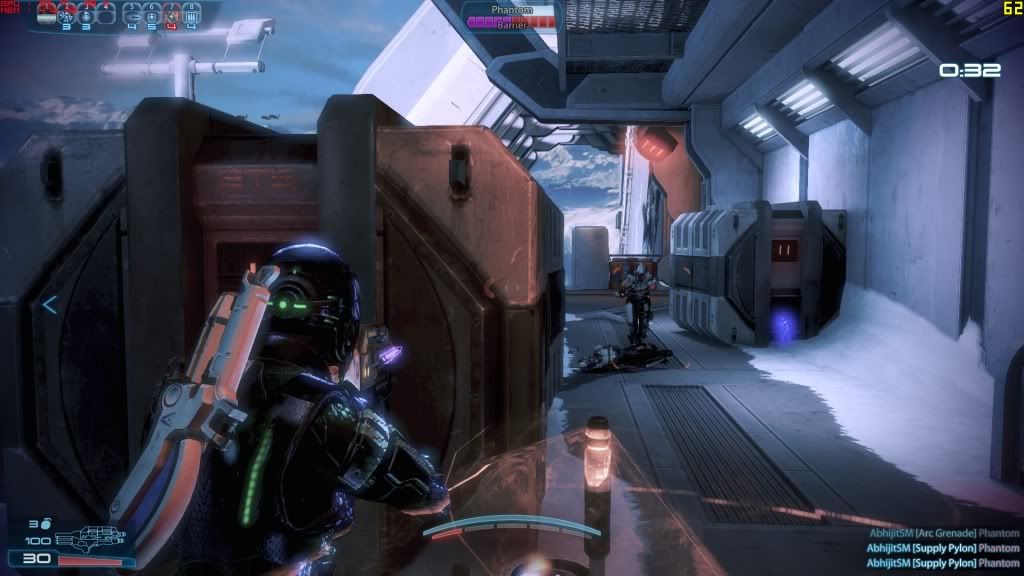The width and height of the screenshot is (1024, 576).
Task: Select the grenade count icon above the weapon
Action: point(46,523)
